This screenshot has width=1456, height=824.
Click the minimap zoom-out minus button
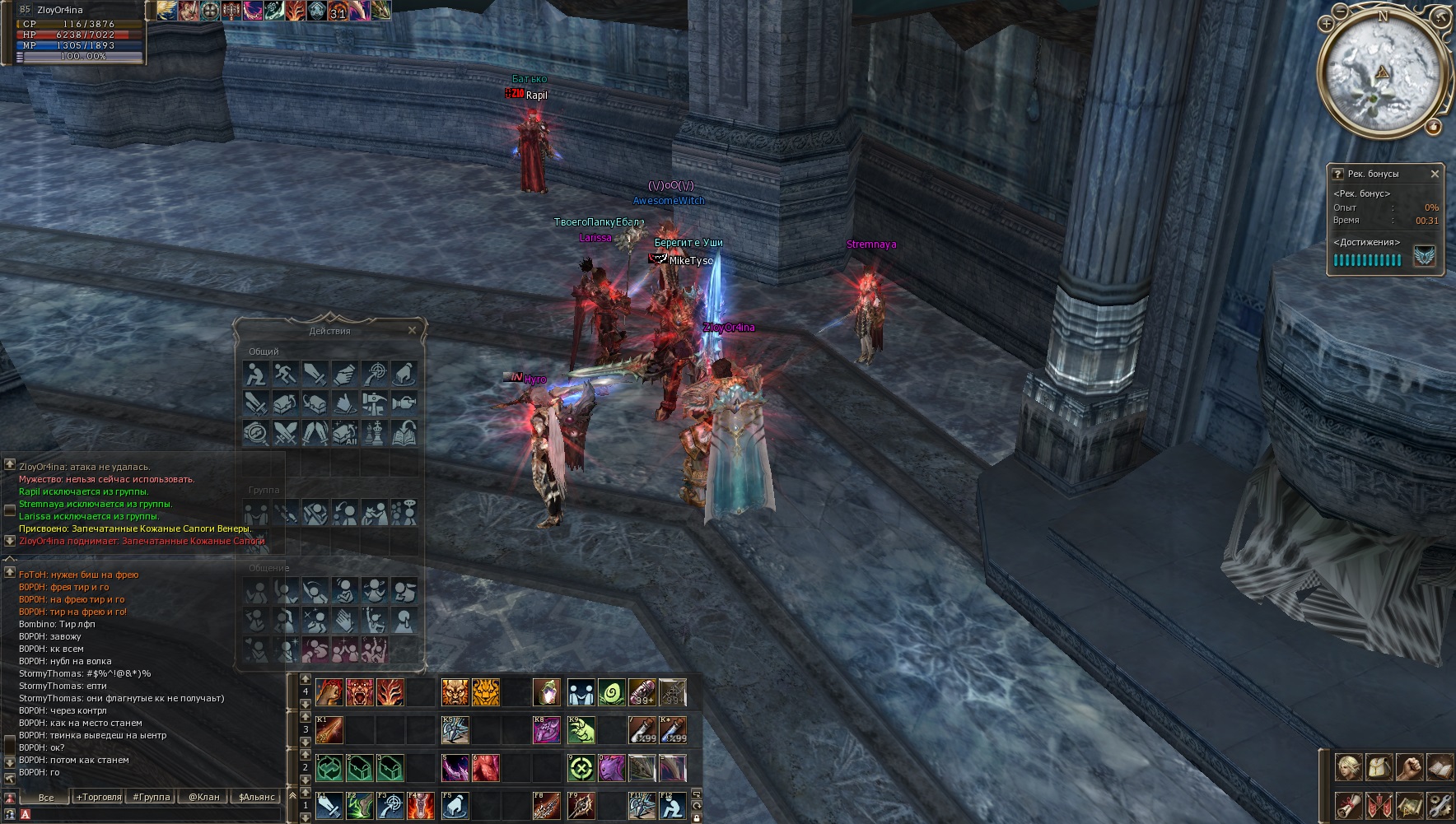coord(1341,12)
